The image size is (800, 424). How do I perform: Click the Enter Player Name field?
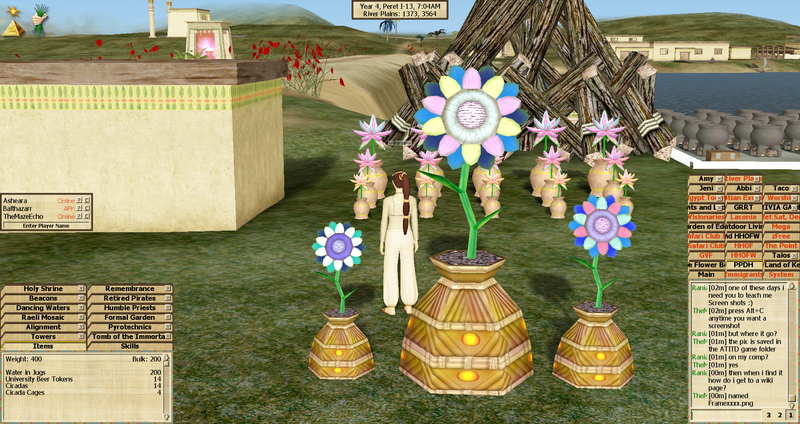click(x=47, y=226)
